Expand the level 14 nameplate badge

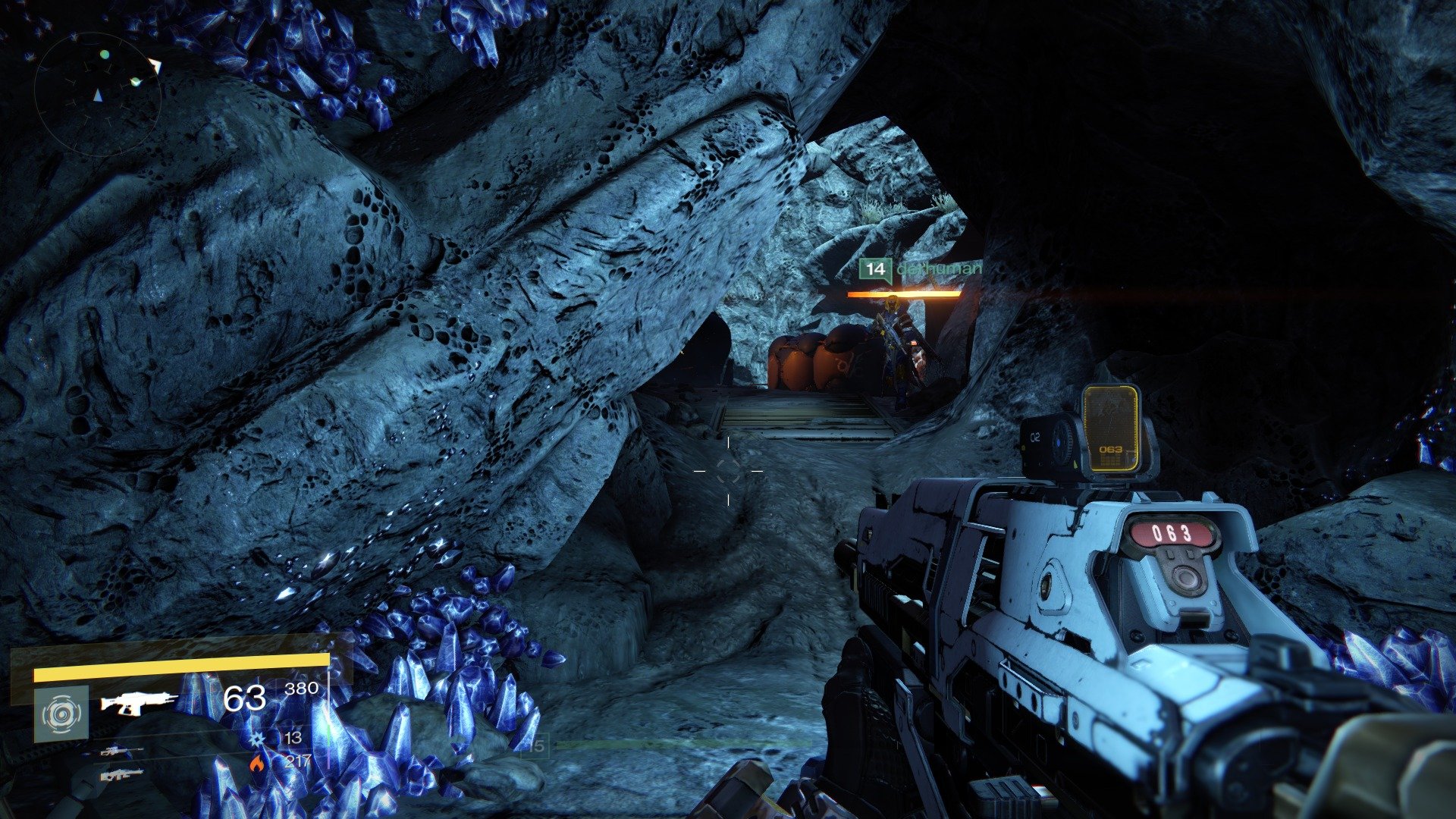point(874,268)
